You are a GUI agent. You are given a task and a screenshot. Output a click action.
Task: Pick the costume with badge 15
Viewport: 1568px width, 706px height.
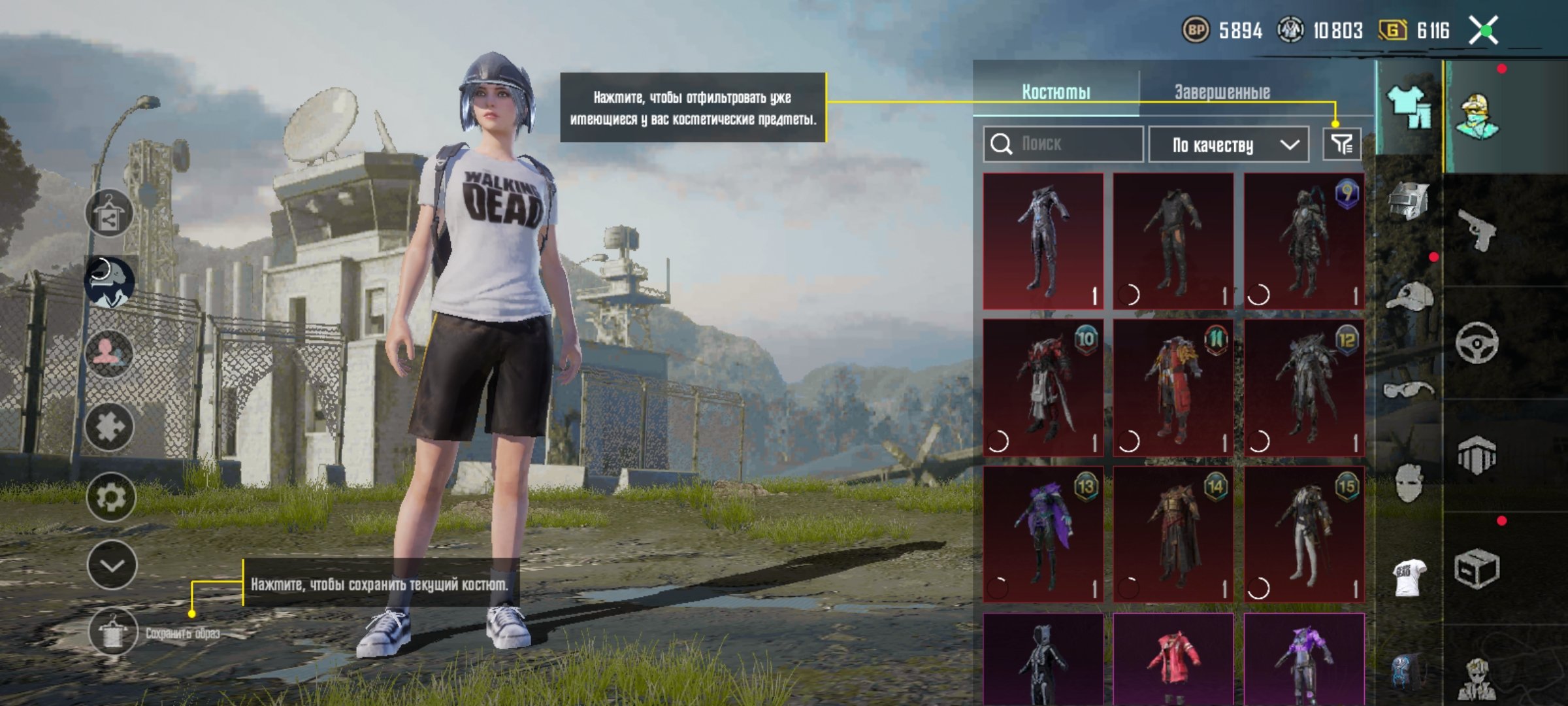coord(1304,534)
